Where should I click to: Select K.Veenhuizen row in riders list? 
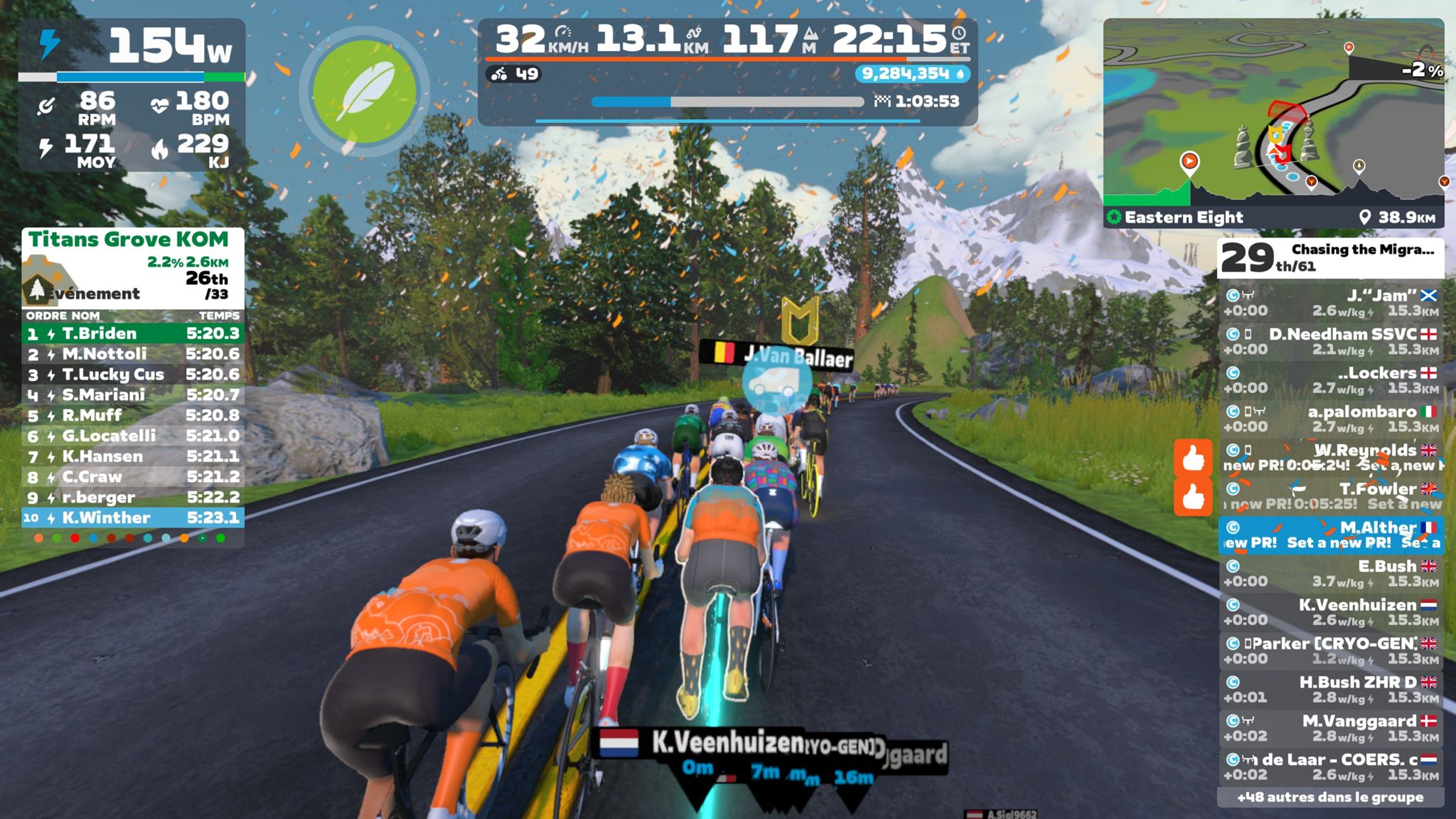1331,611
